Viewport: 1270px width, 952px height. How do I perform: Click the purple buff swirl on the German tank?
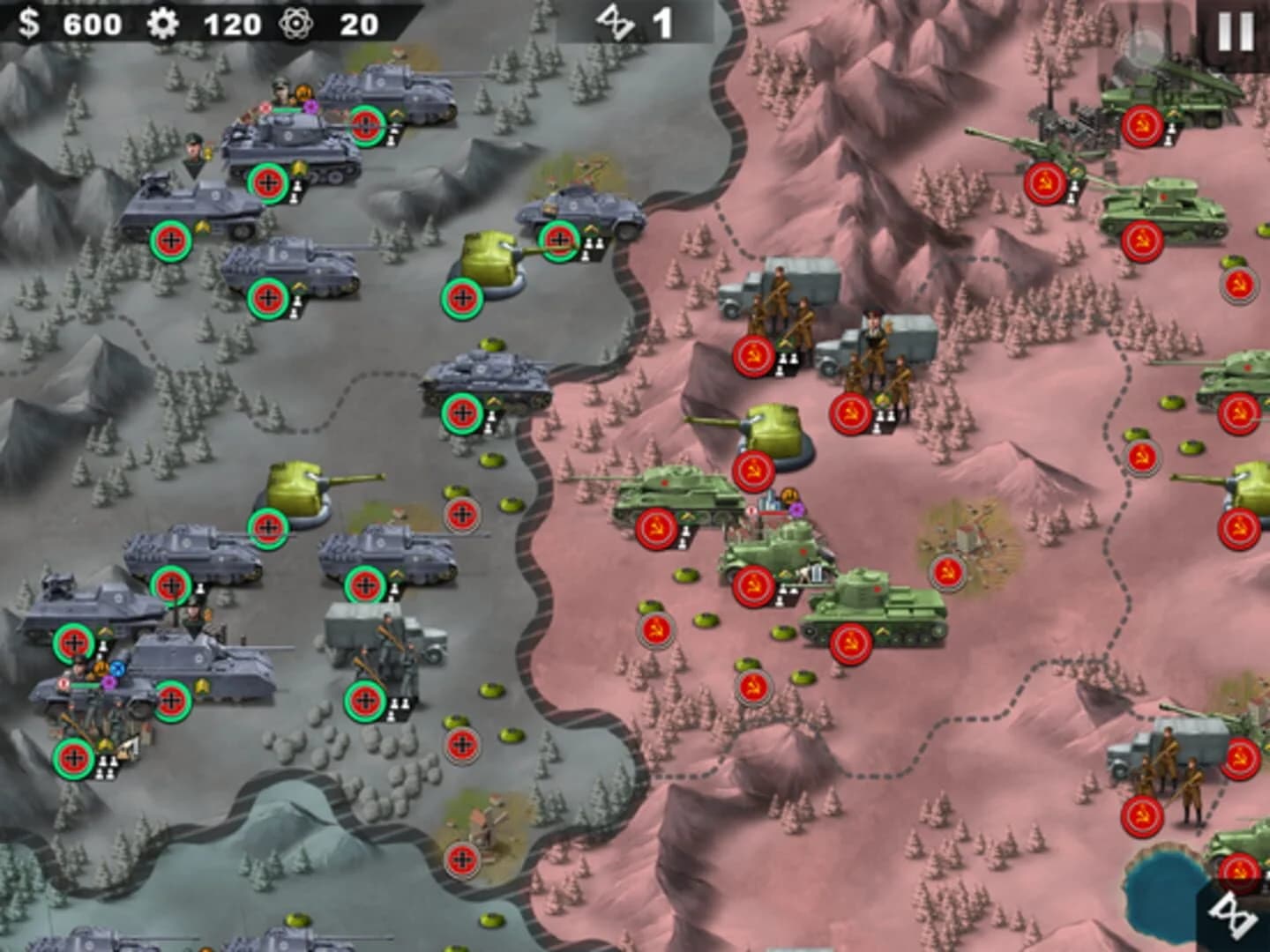click(x=308, y=106)
